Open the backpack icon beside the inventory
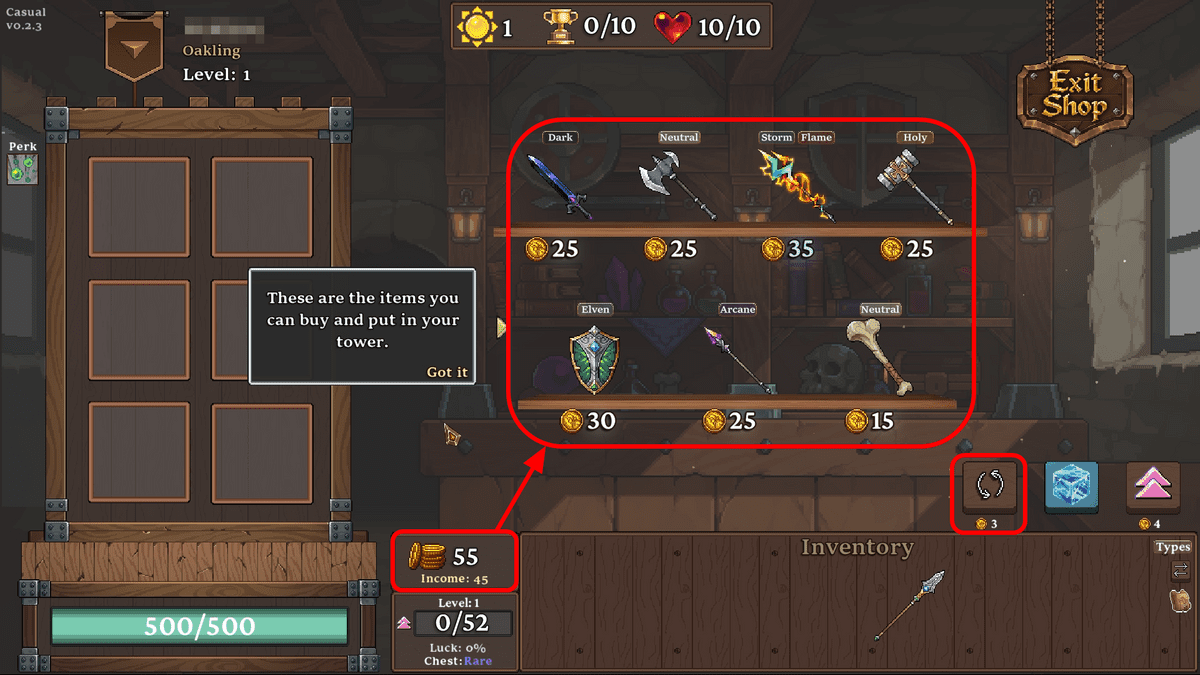 click(1180, 600)
